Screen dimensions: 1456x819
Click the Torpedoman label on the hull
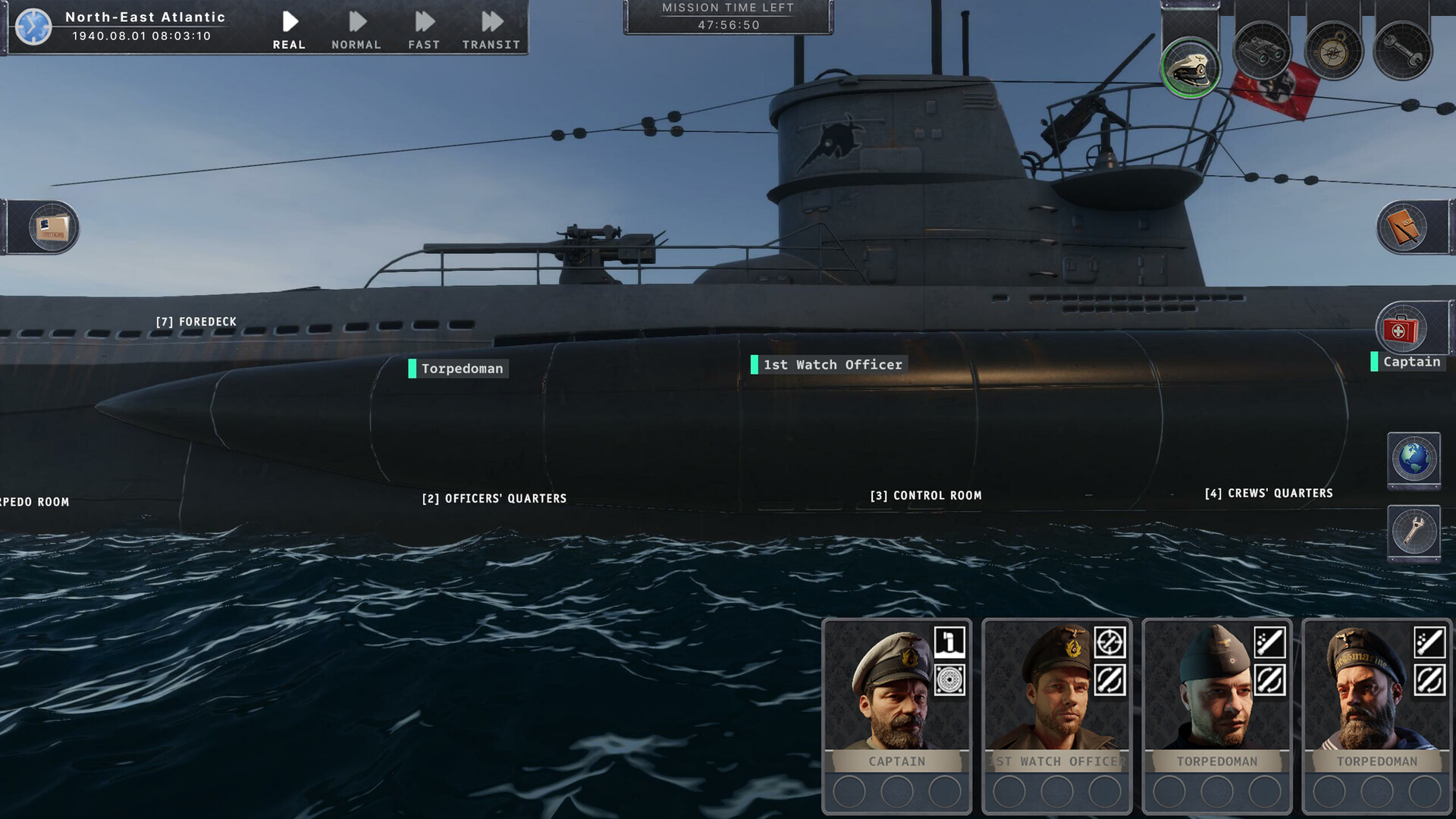462,369
